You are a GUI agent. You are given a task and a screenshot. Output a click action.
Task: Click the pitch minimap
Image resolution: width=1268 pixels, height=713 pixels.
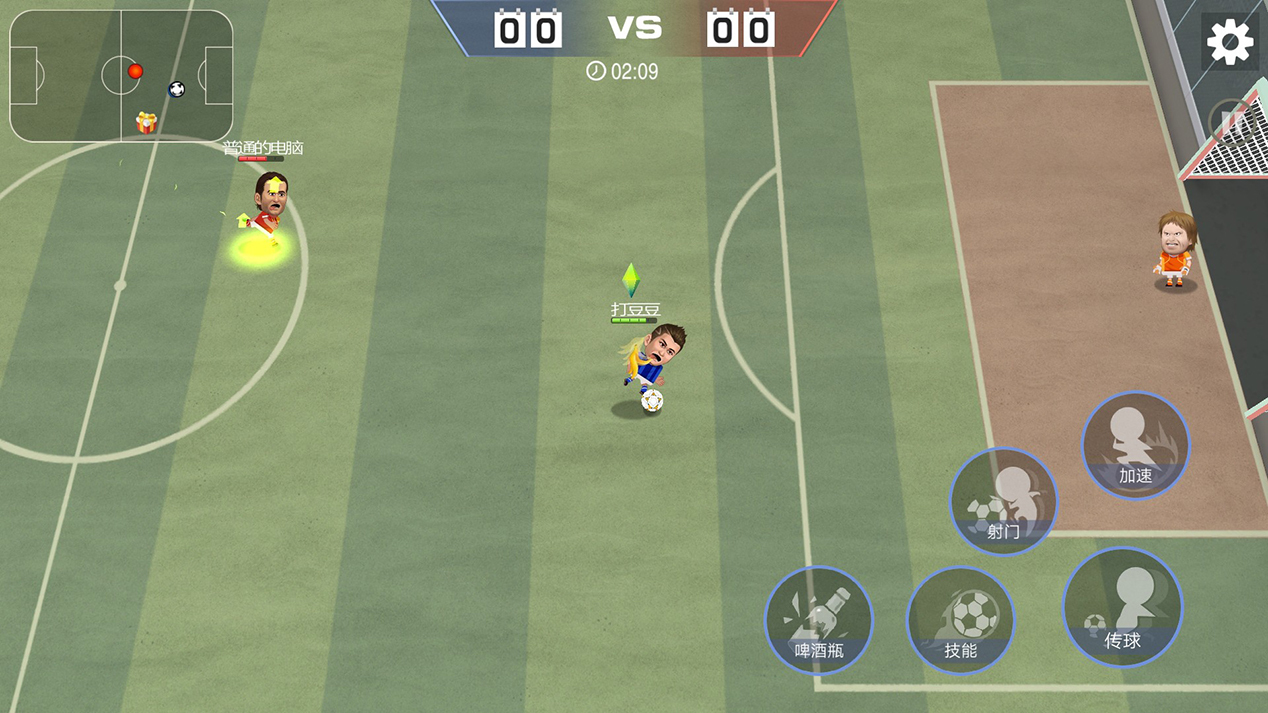[x=121, y=76]
